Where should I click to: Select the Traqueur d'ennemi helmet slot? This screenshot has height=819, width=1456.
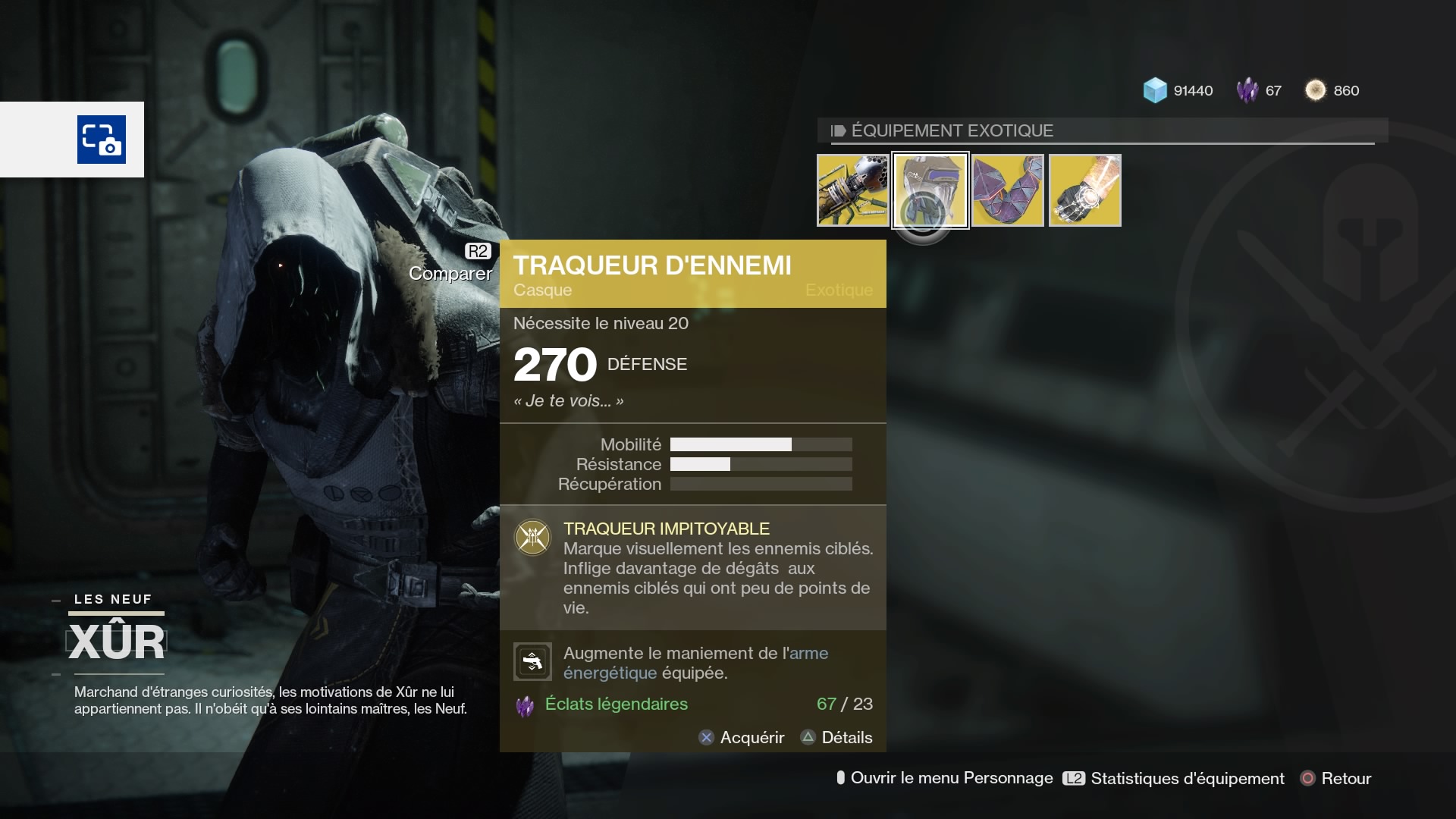(x=930, y=190)
